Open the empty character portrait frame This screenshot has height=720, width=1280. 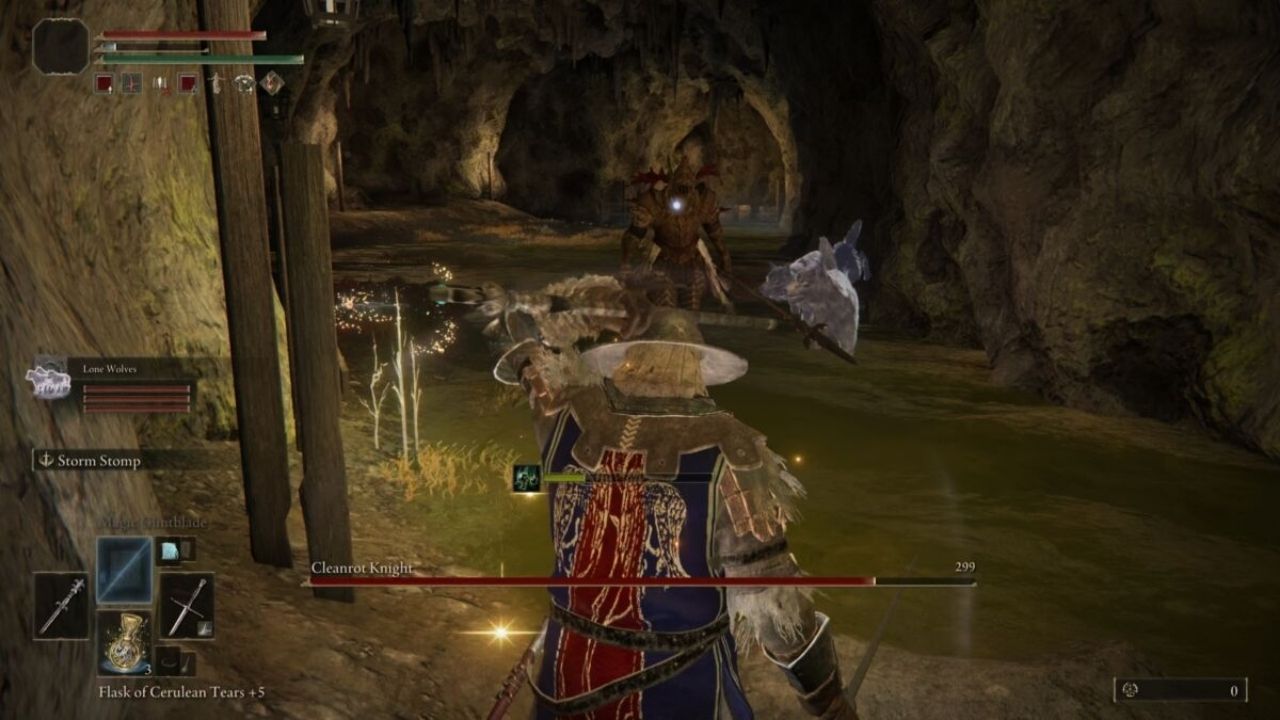coord(61,47)
